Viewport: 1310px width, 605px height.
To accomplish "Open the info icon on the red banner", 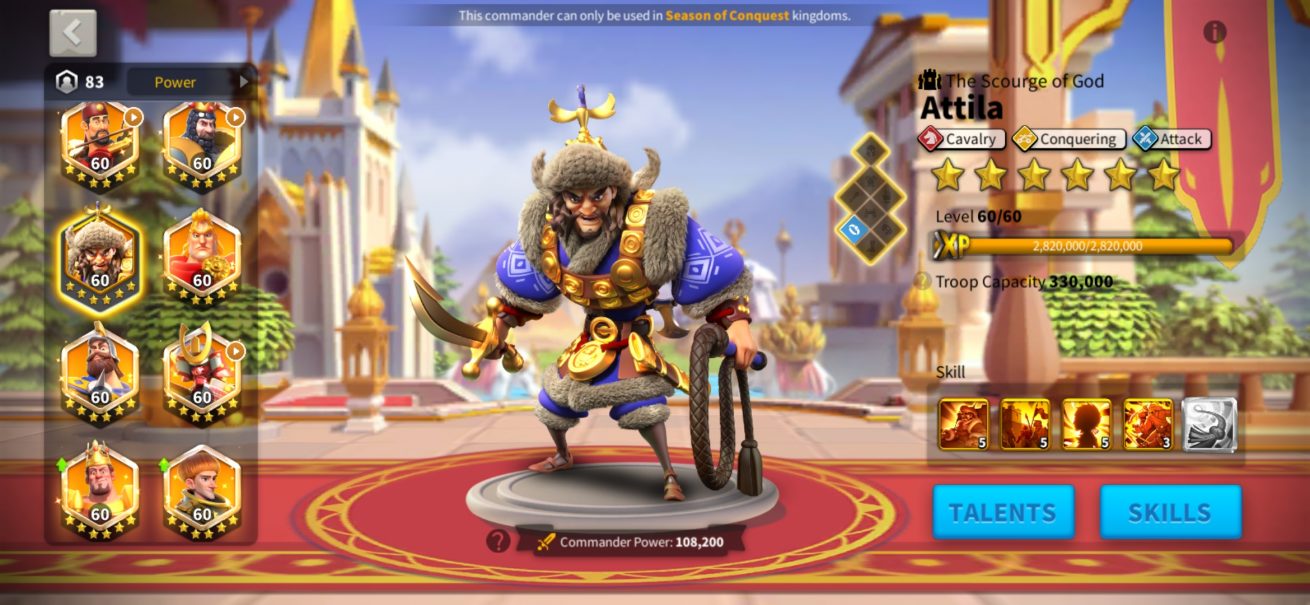I will click(1215, 32).
